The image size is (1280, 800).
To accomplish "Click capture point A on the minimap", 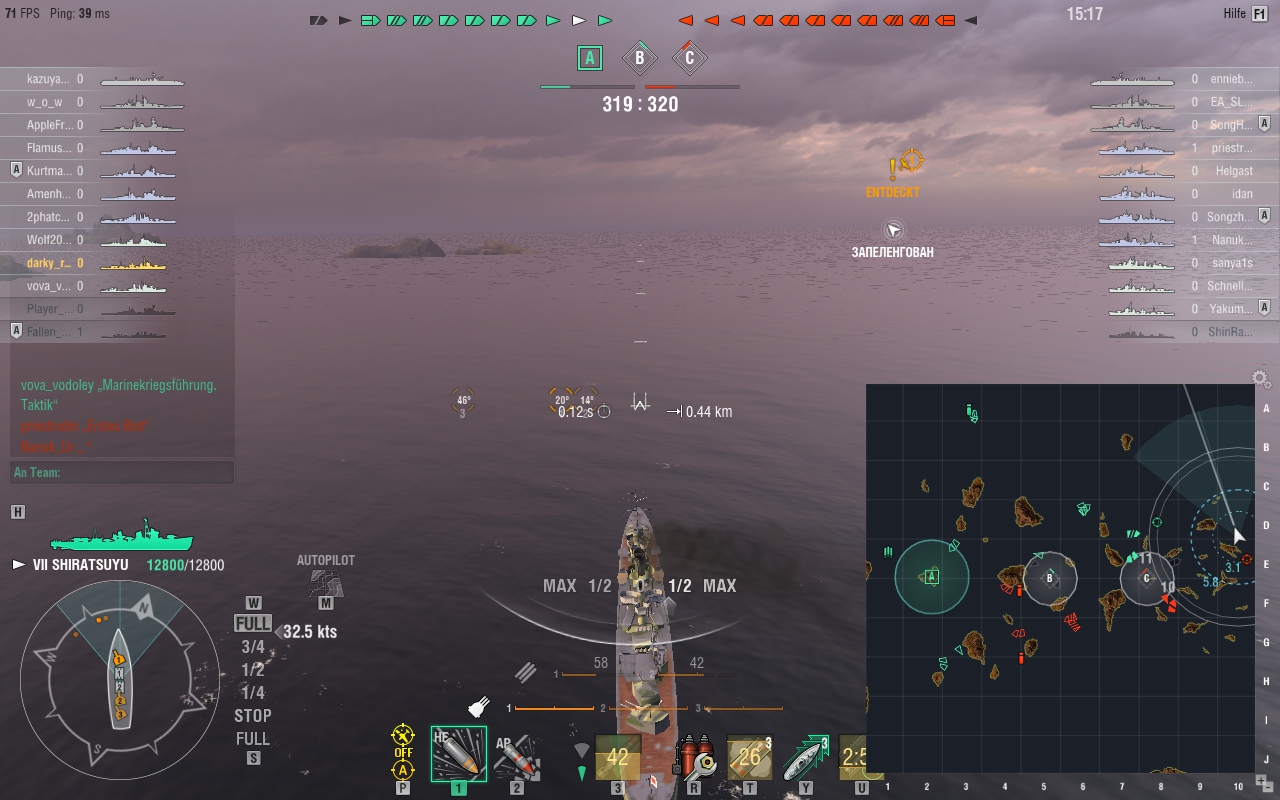I will click(932, 576).
